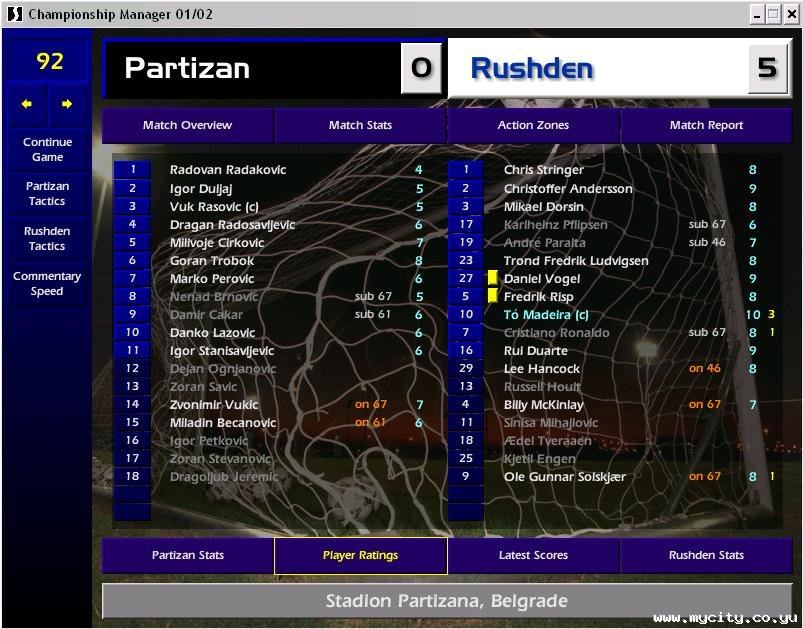This screenshot has height=629, width=803.
Task: Open the Match Report tab
Action: pyautogui.click(x=706, y=126)
